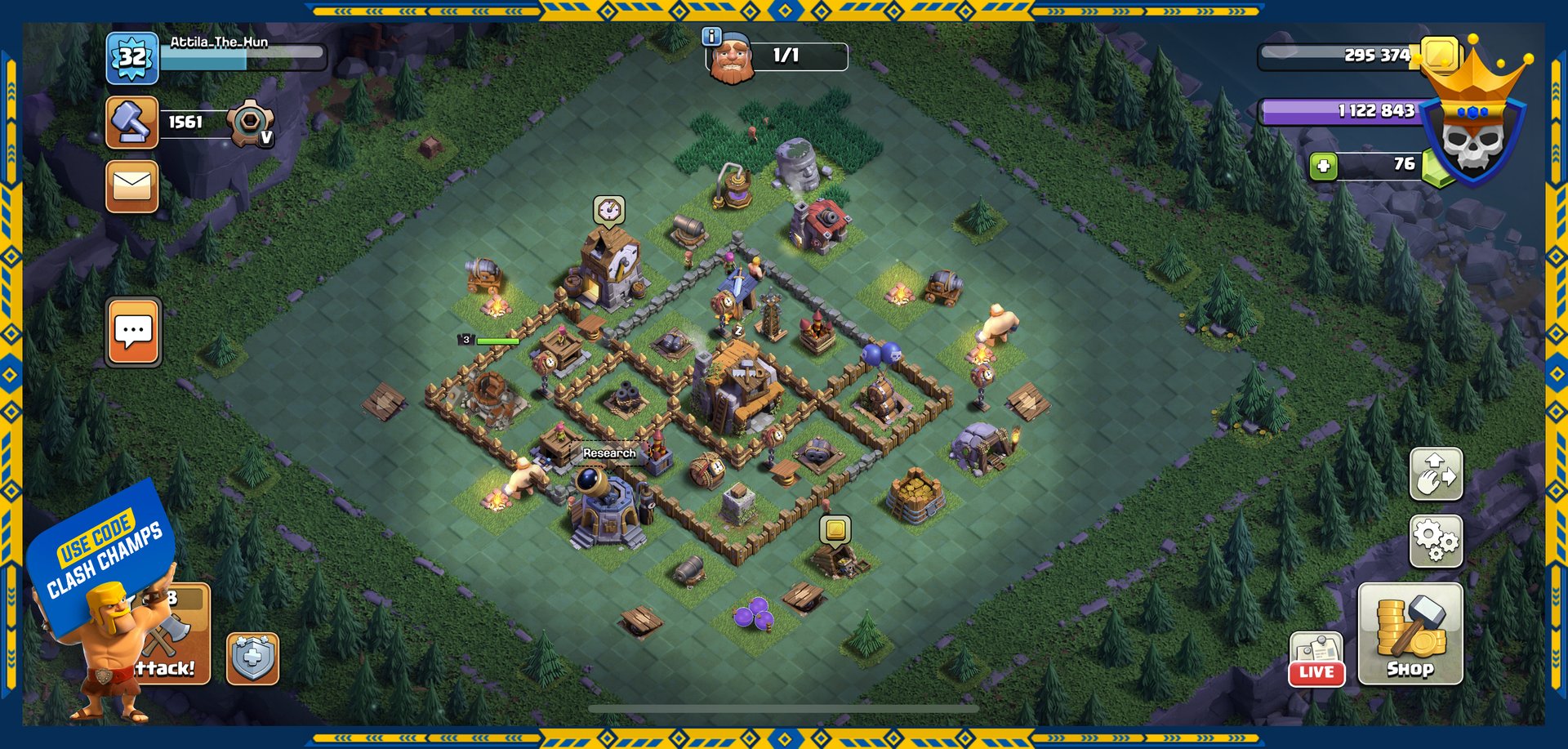
Task: Open the settings gears button
Action: tap(1436, 541)
